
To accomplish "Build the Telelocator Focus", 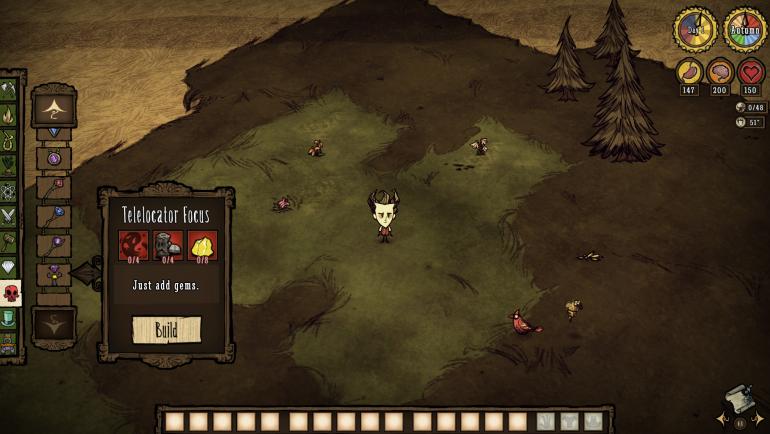I will click(166, 329).
